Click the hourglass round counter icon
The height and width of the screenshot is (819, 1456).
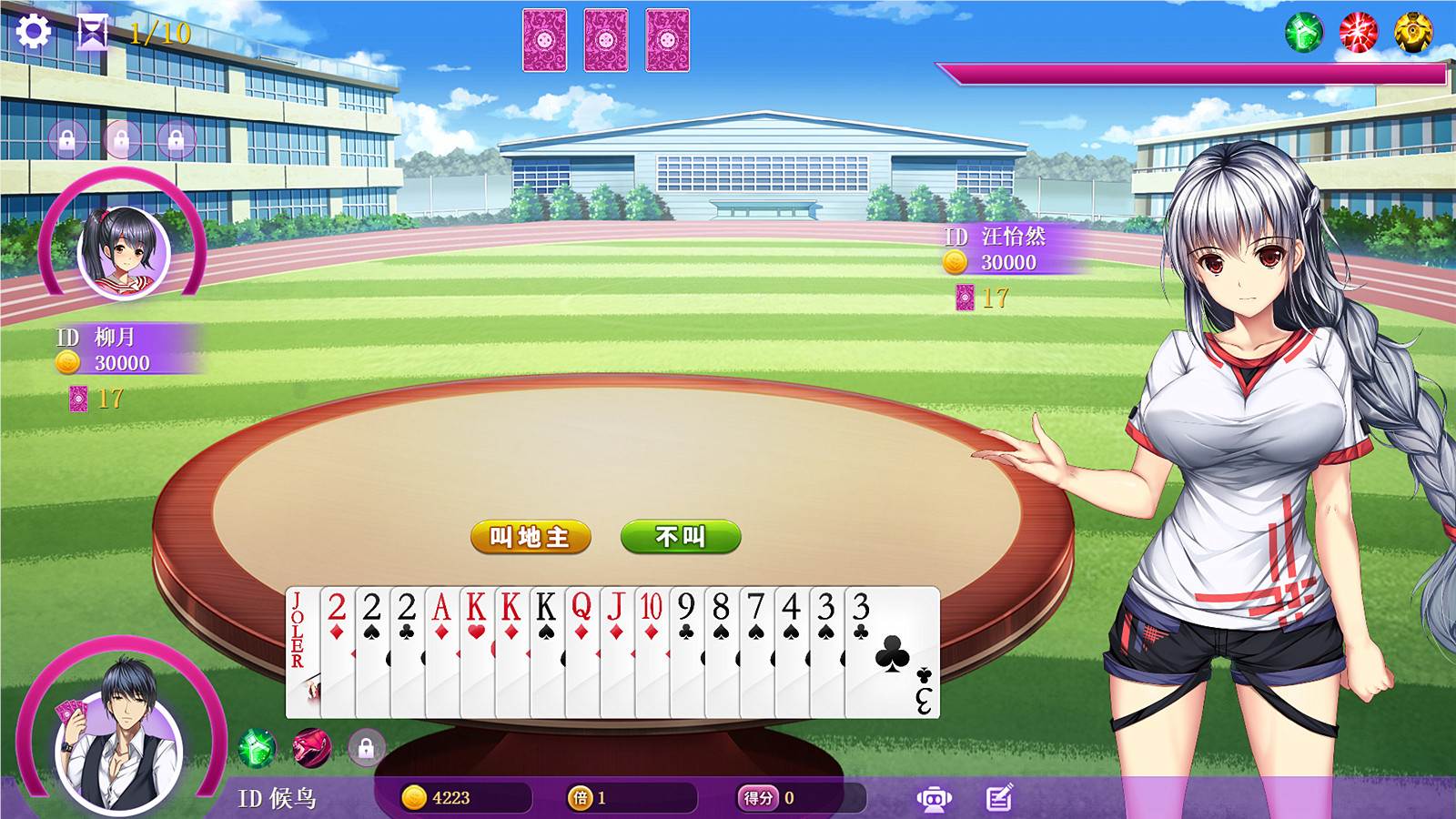91,31
